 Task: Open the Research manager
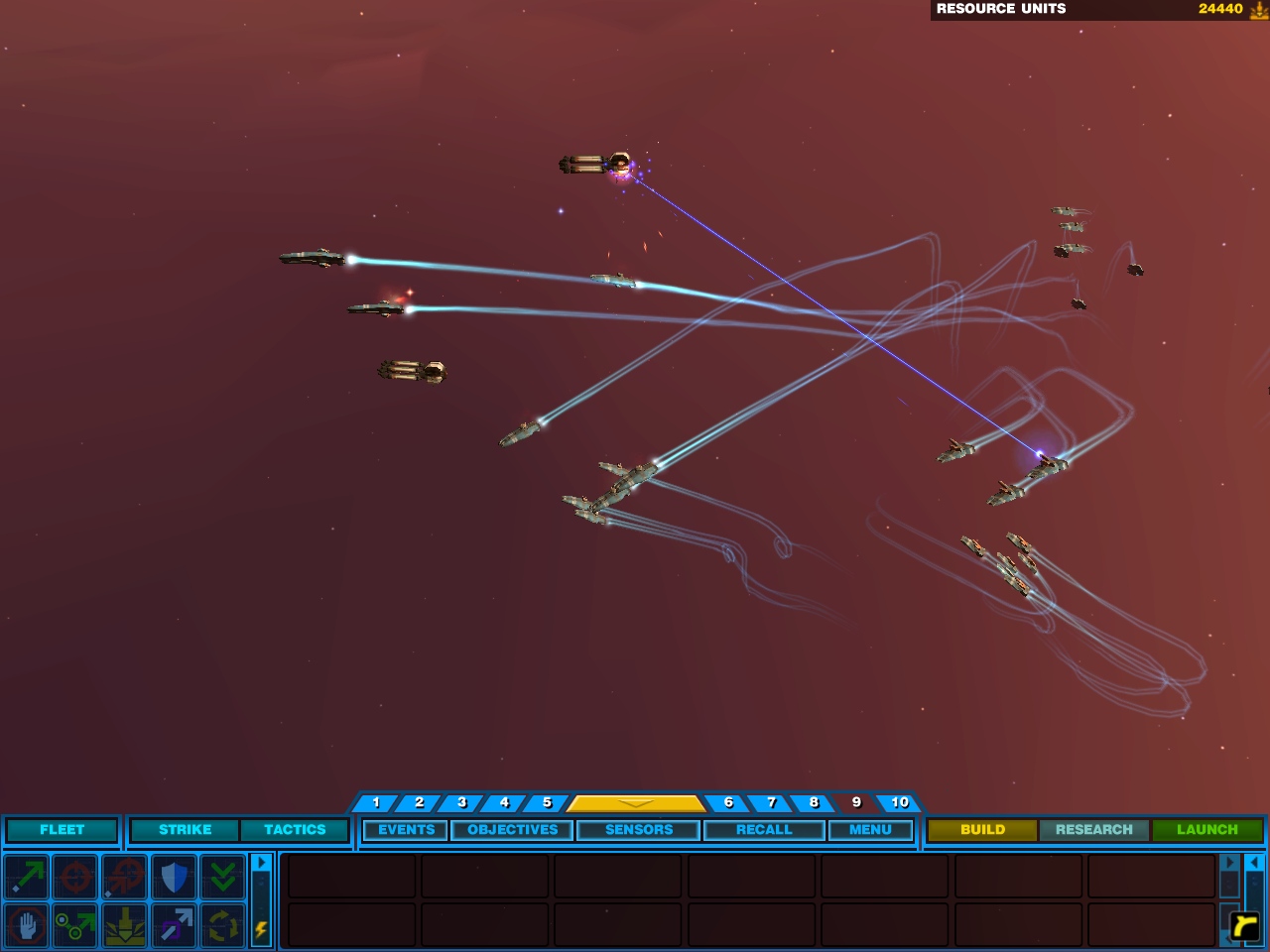tap(1093, 830)
